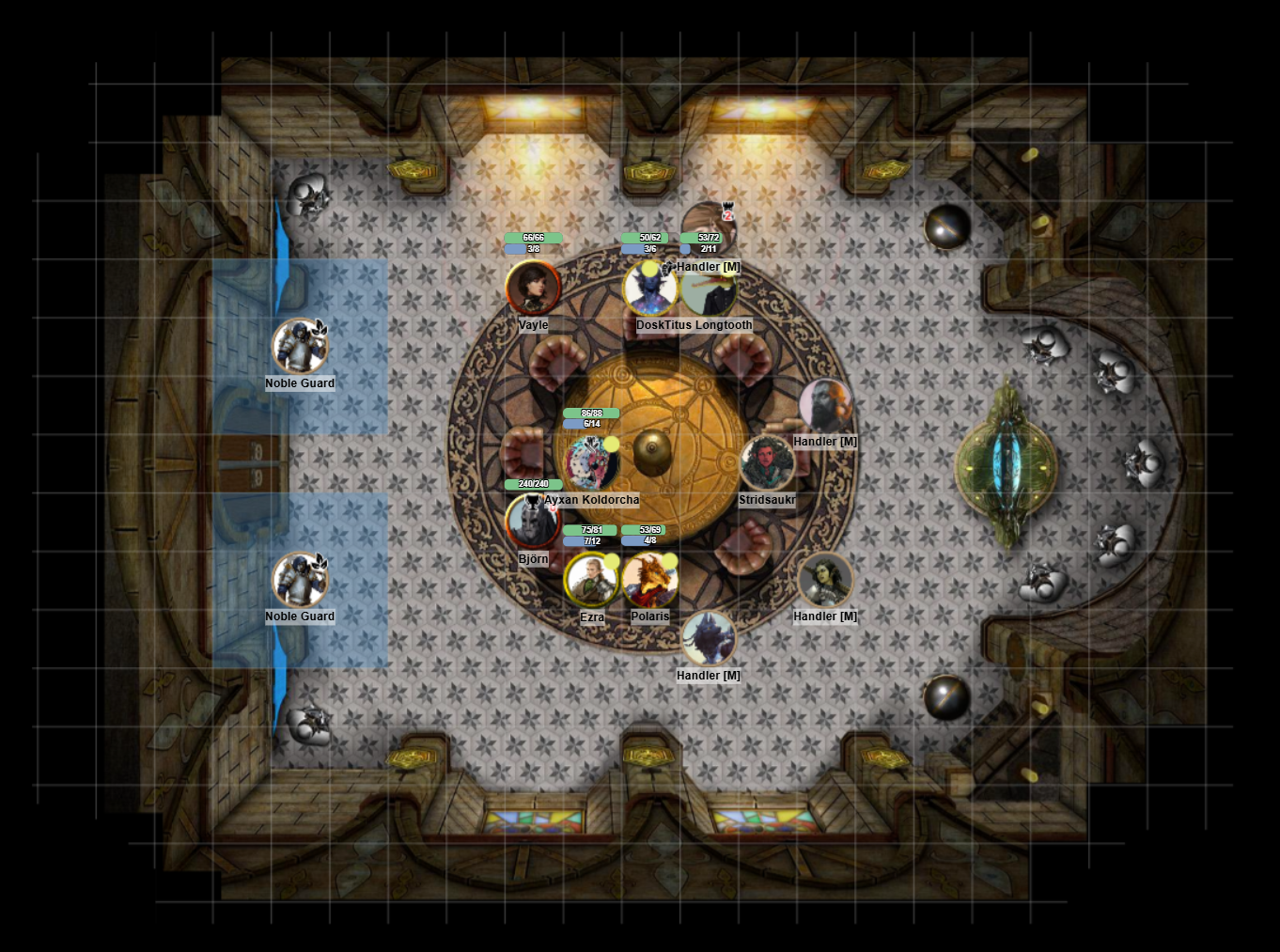Image resolution: width=1280 pixels, height=952 pixels.
Task: Select Ezra's token
Action: click(x=591, y=580)
